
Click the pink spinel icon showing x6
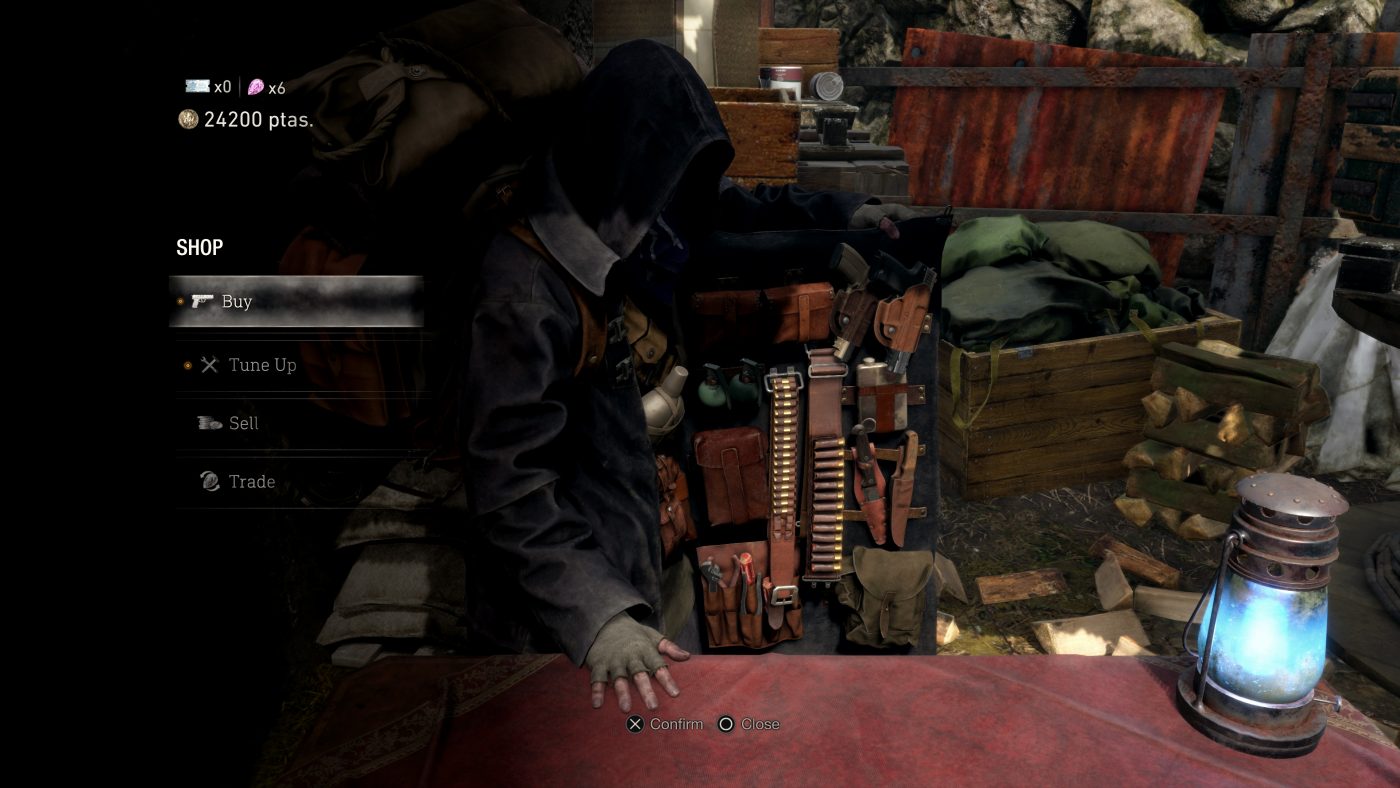click(256, 87)
